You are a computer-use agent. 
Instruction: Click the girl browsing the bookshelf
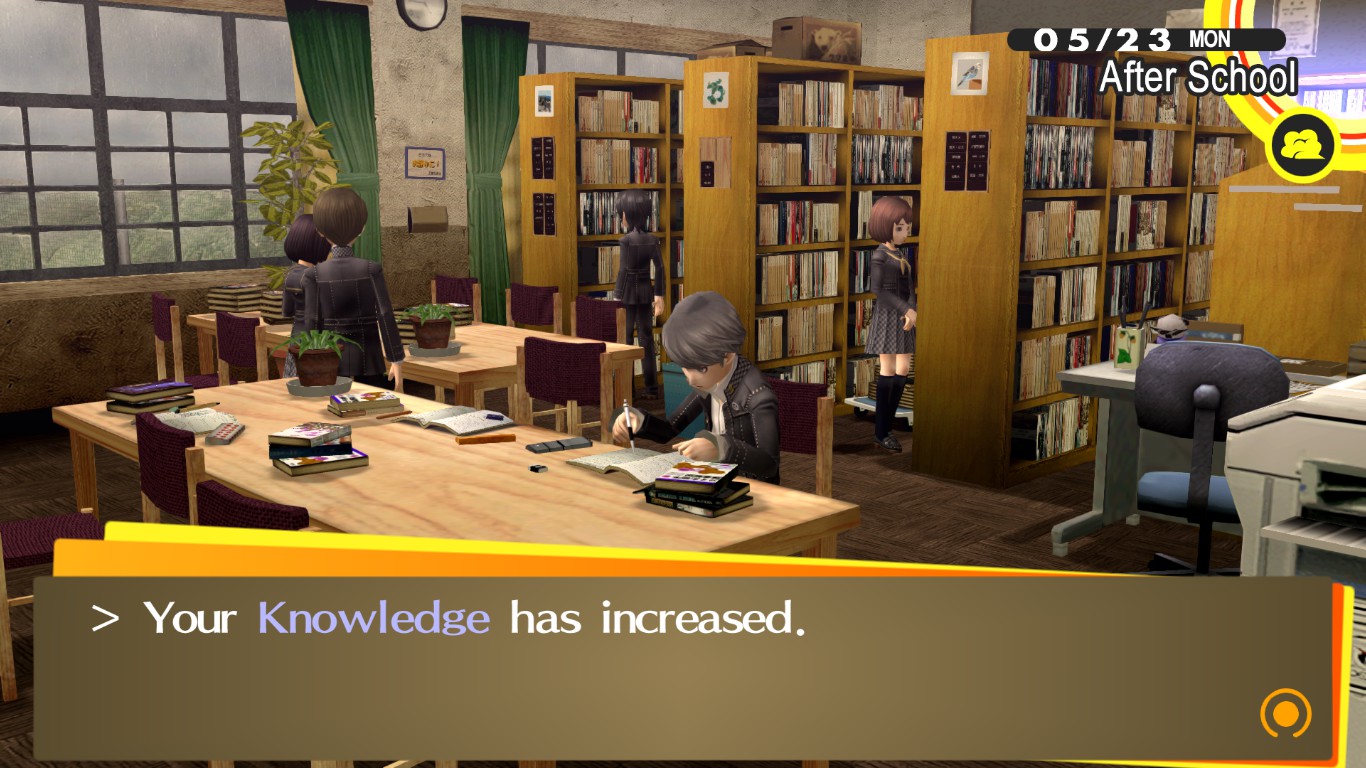(x=890, y=300)
